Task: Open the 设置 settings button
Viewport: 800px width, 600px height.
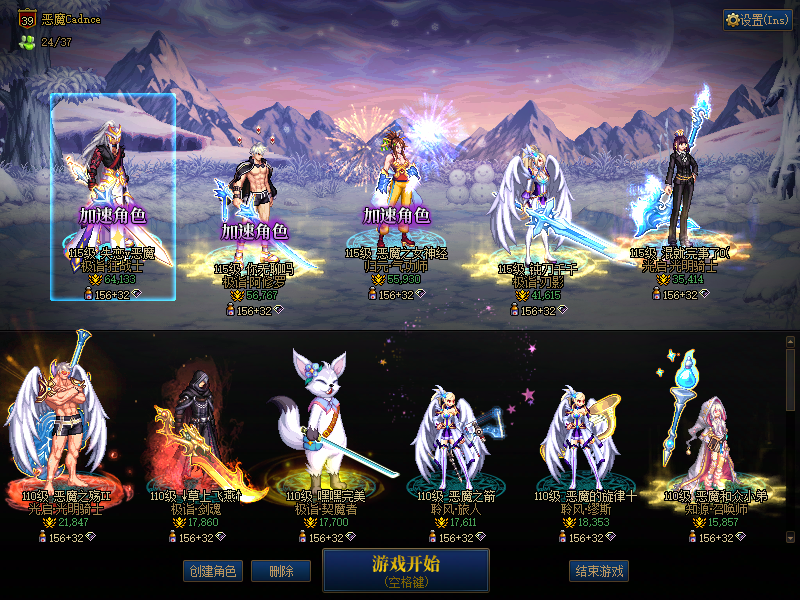Action: (757, 20)
